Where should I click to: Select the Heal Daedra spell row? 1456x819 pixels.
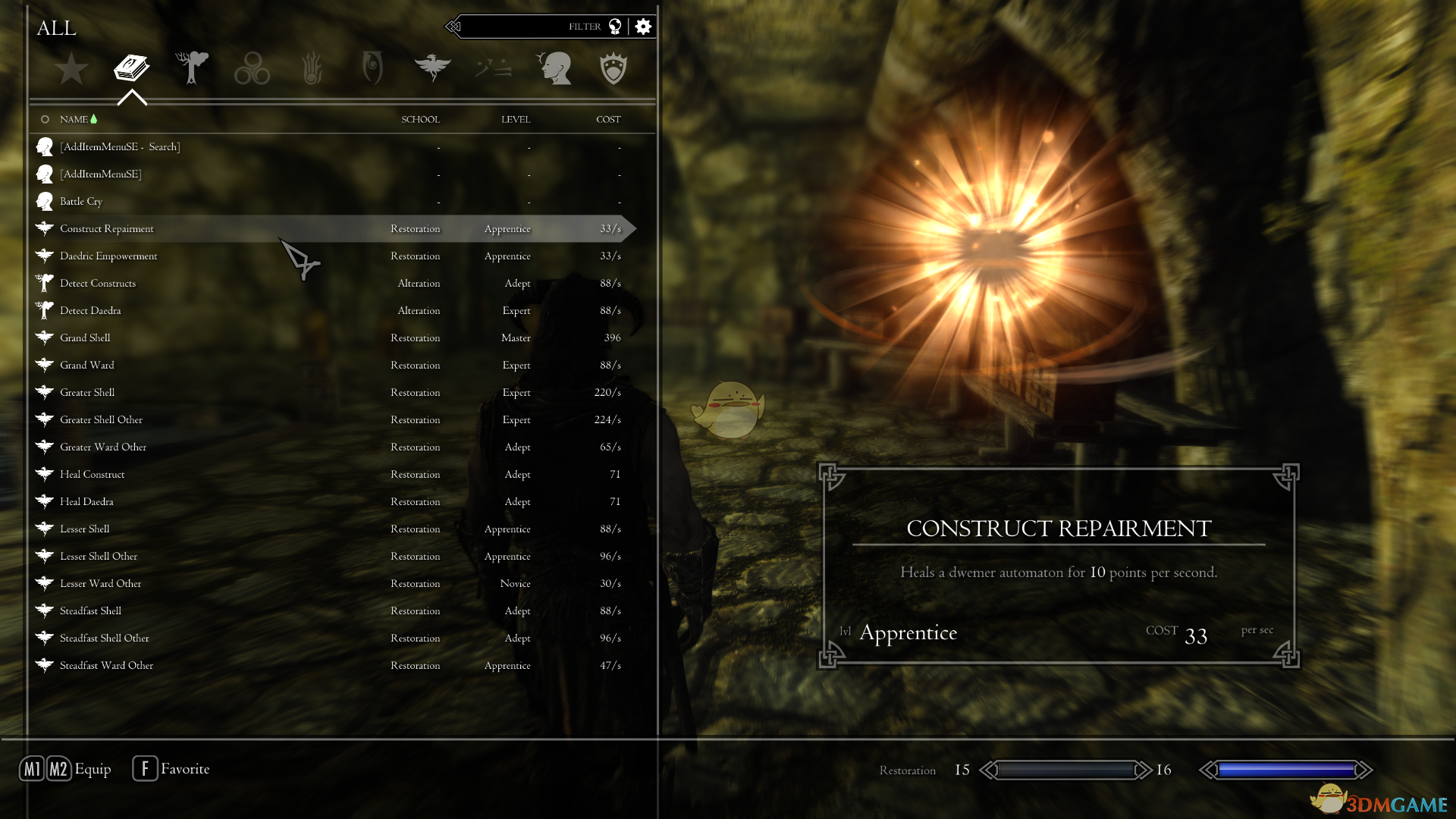click(86, 502)
